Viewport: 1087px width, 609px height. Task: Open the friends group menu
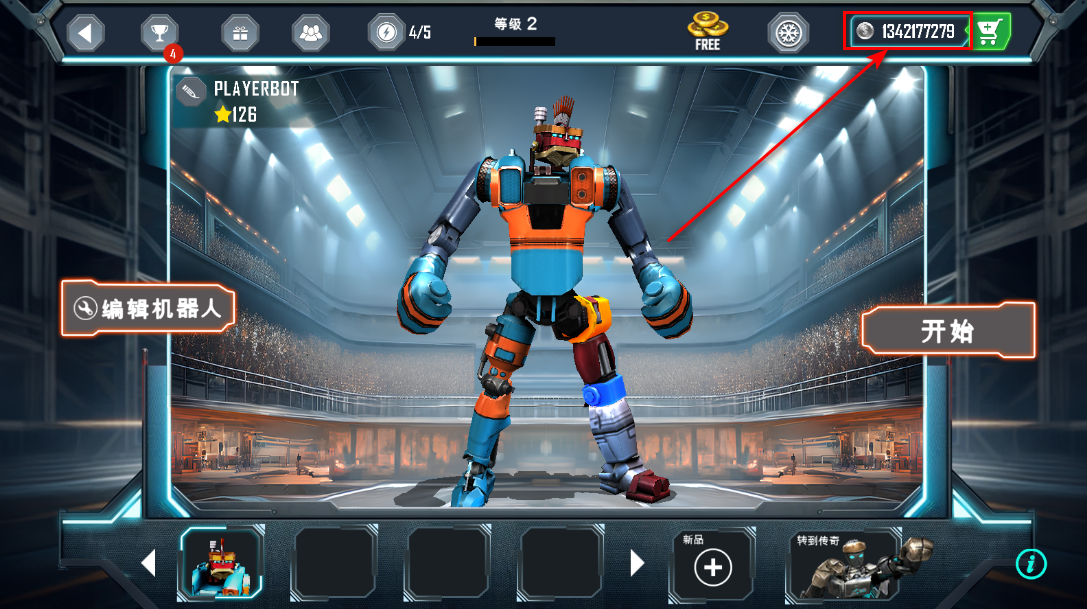pos(311,33)
